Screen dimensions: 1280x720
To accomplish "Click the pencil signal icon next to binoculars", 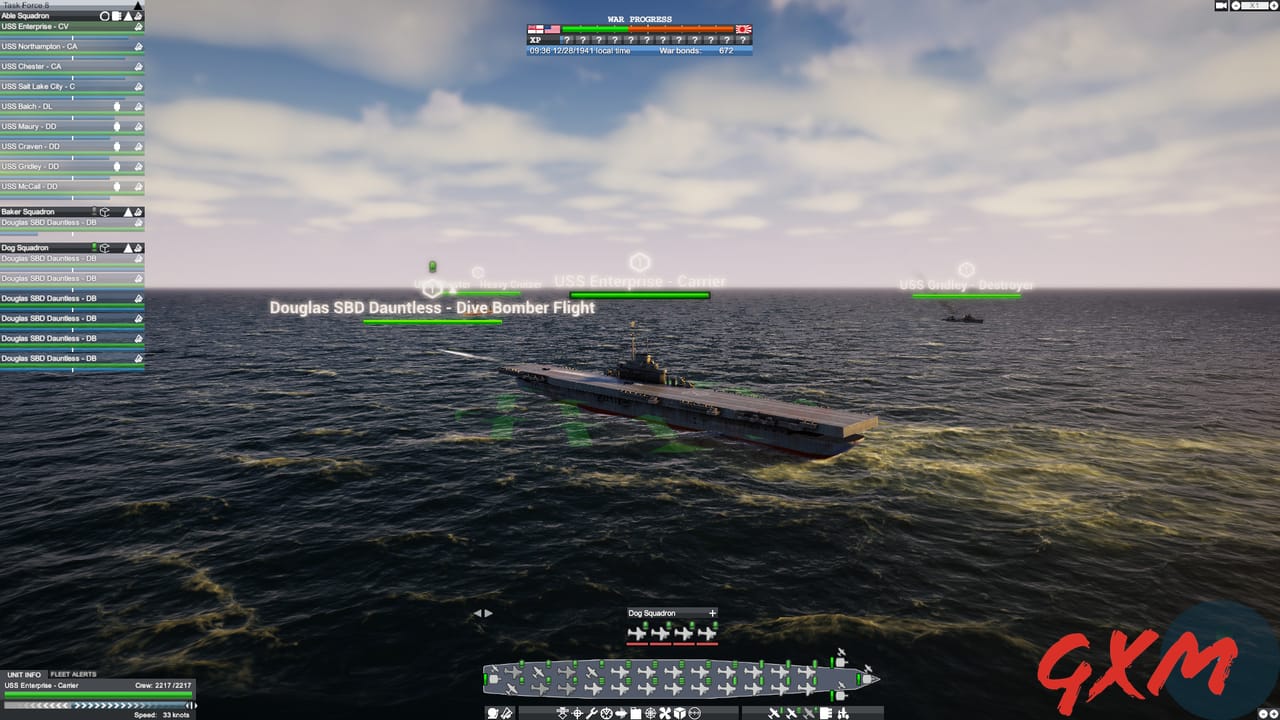I will 508,713.
